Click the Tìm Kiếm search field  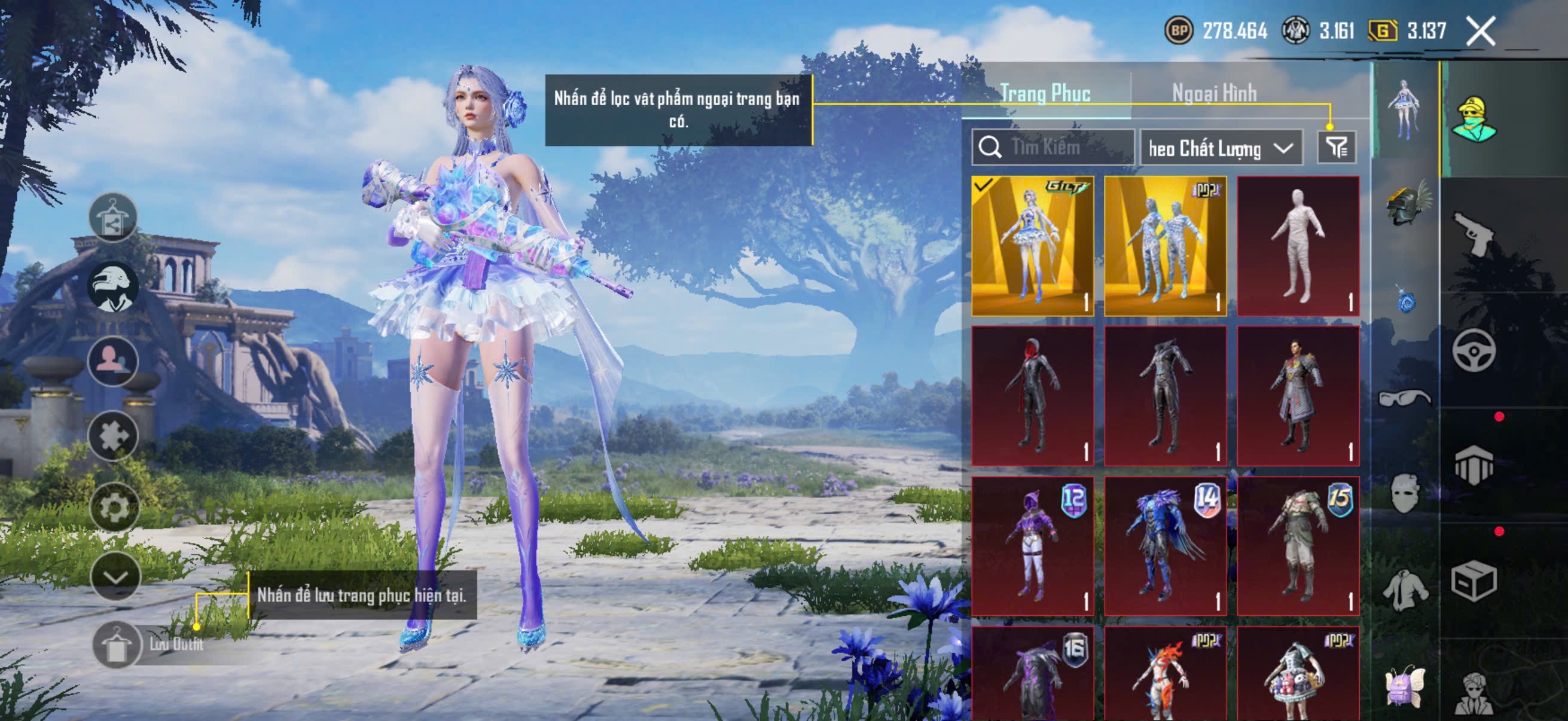(x=1054, y=147)
